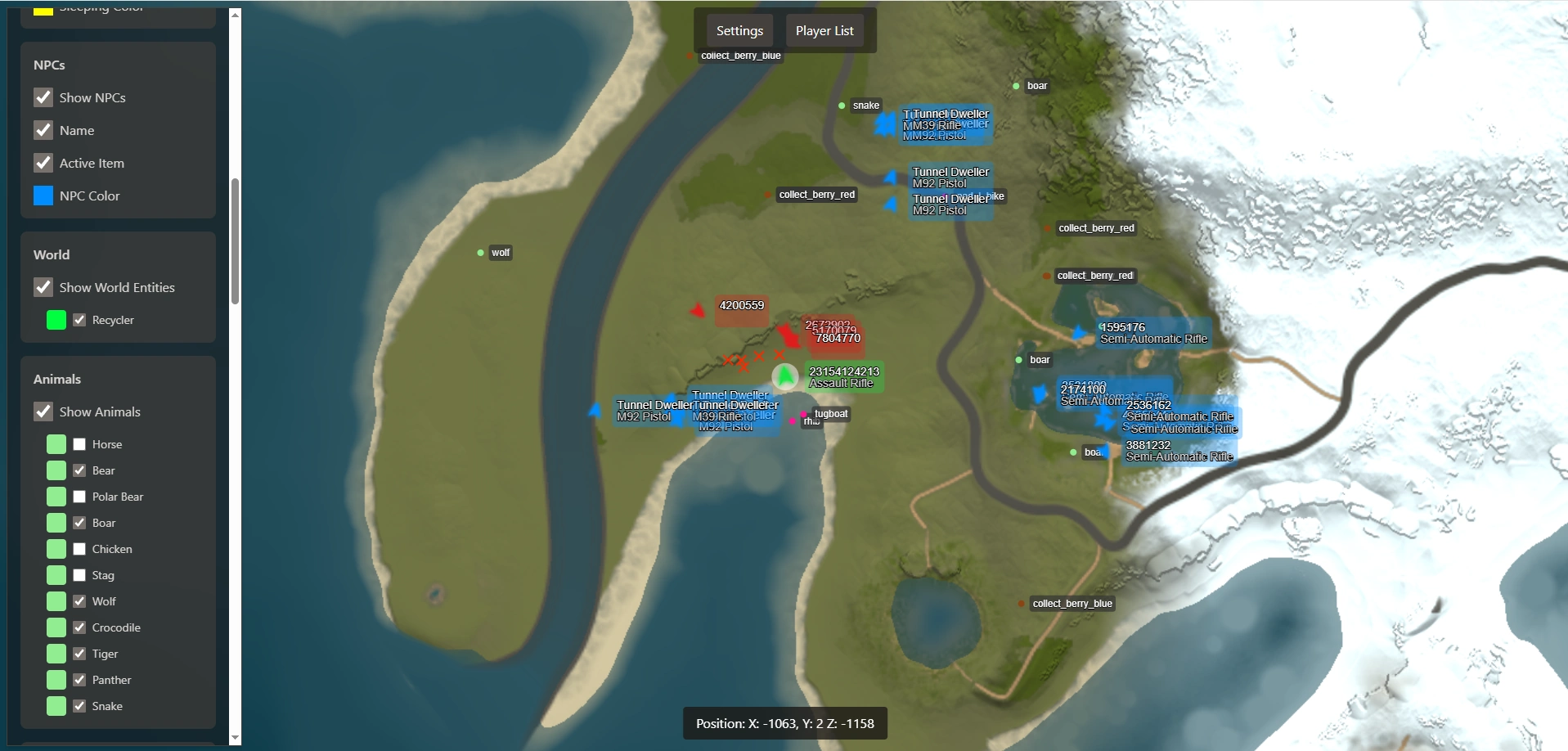Disable the Snake filter checkbox
Image resolution: width=1568 pixels, height=751 pixels.
[x=79, y=706]
